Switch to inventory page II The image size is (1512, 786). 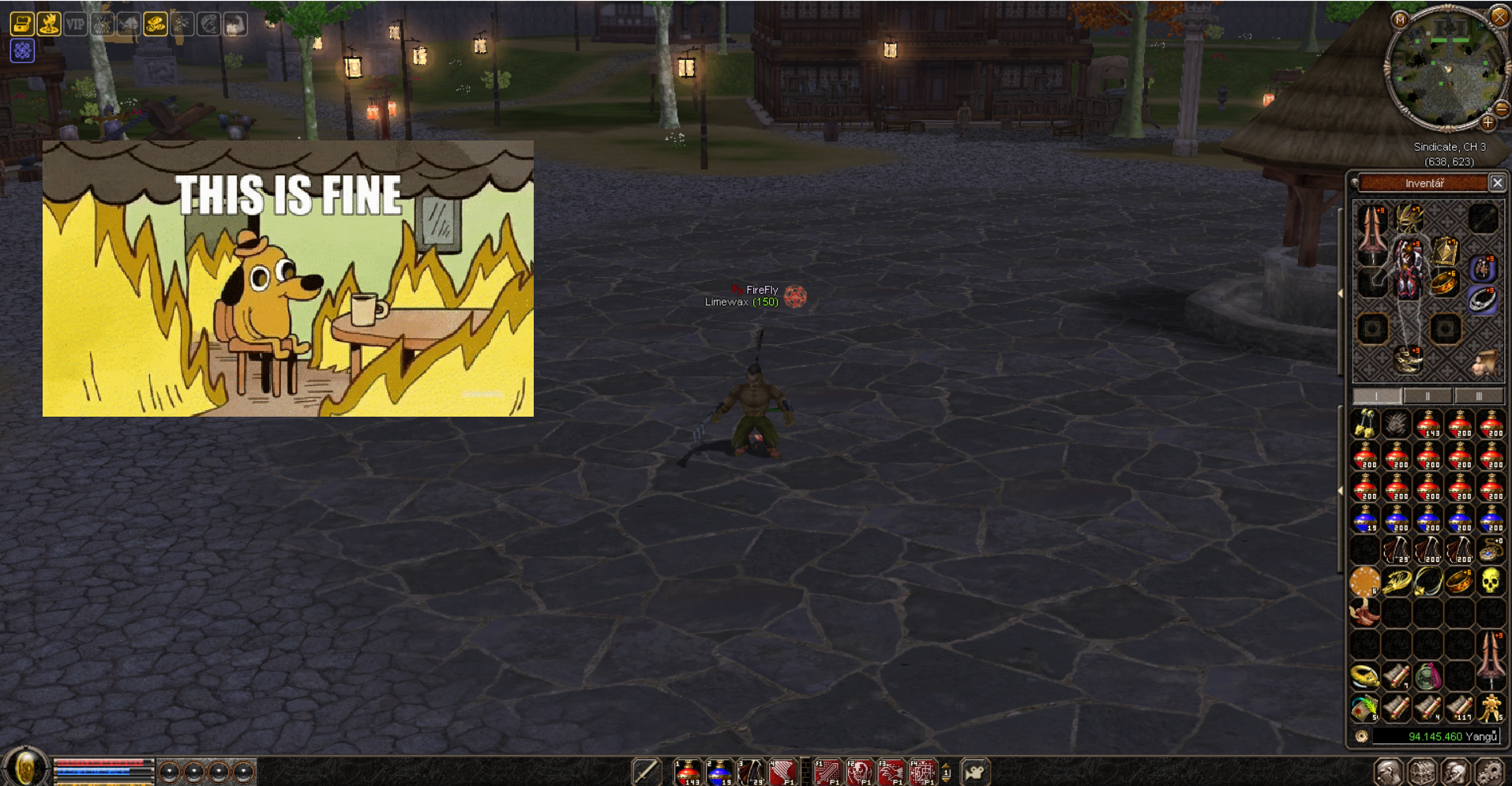point(1428,396)
